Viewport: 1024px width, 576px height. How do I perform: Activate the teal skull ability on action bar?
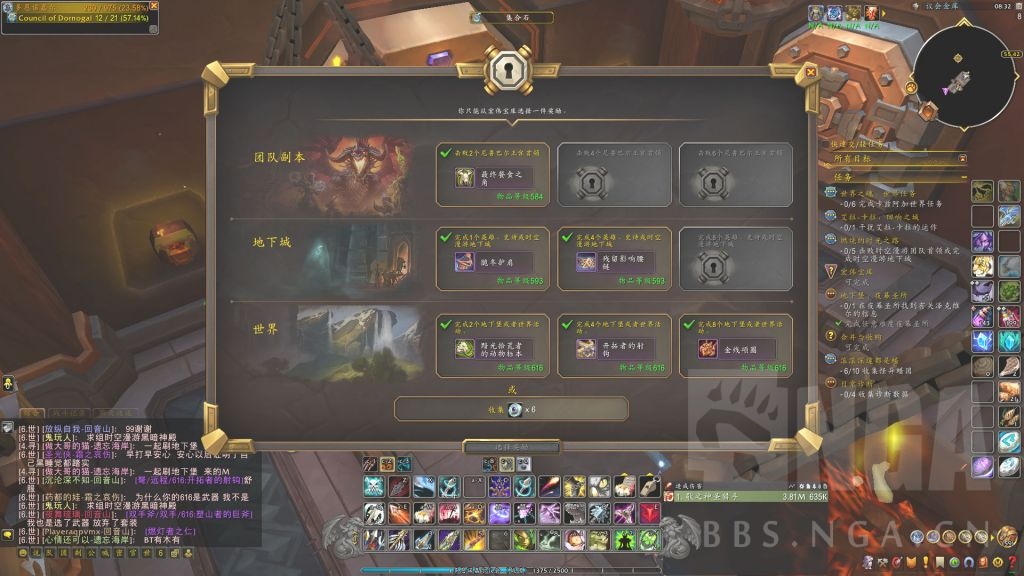(x=375, y=487)
